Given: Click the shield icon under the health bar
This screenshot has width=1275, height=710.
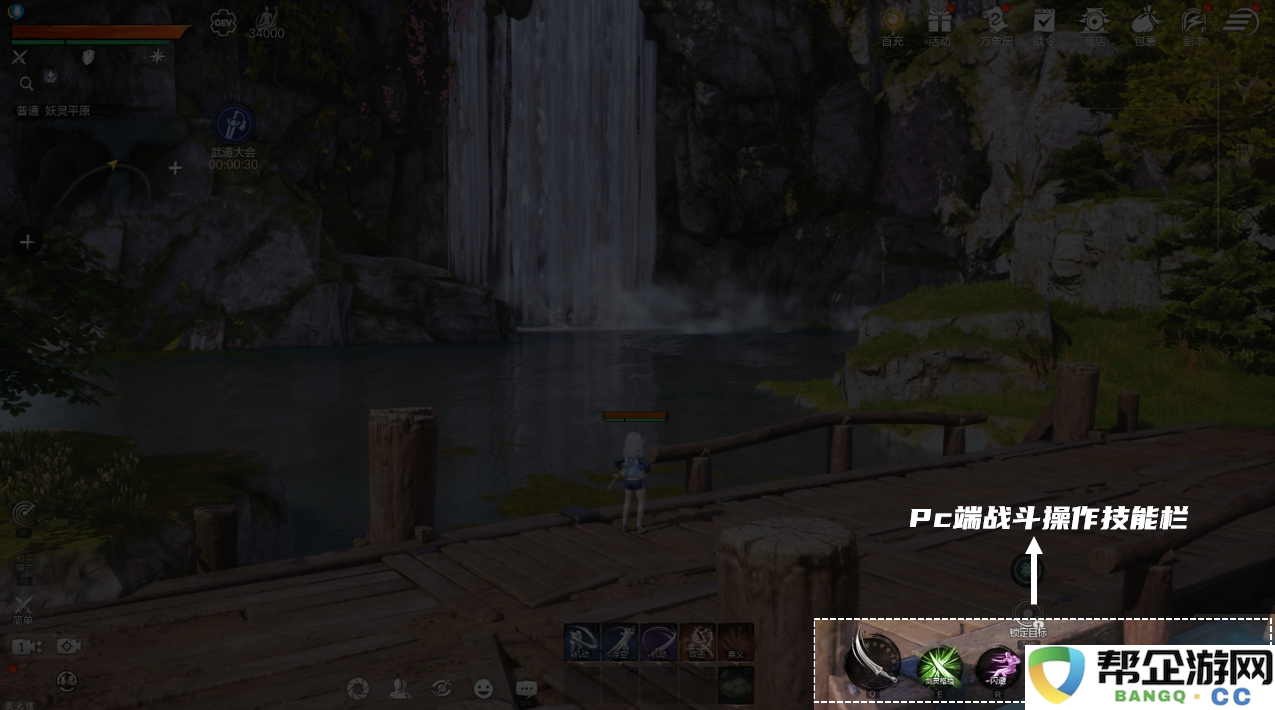Looking at the screenshot, I should (x=88, y=57).
